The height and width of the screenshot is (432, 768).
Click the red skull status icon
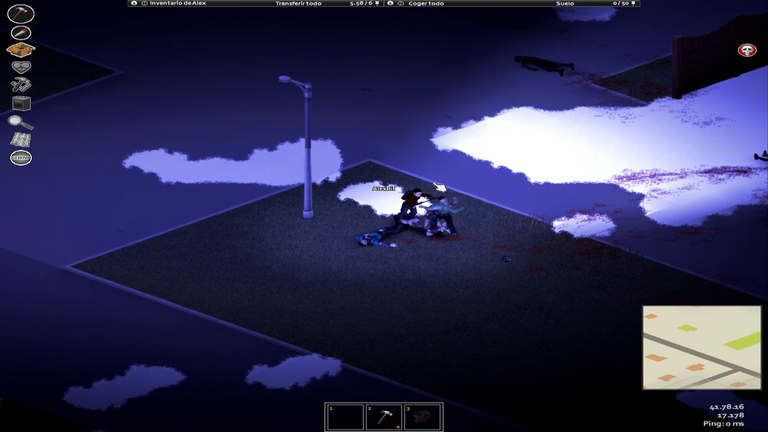click(746, 50)
